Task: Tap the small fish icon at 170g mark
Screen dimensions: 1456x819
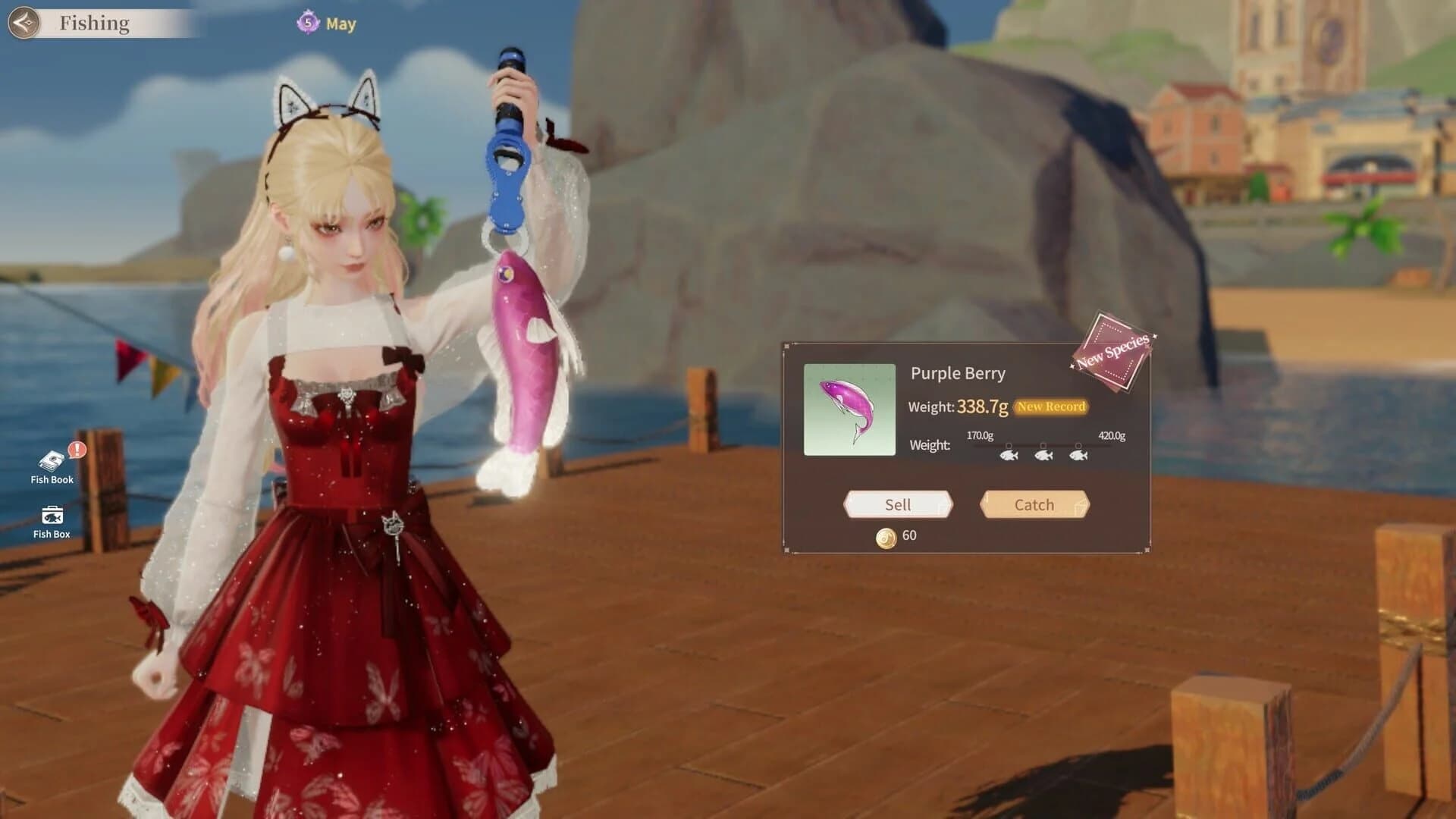Action: (1009, 457)
